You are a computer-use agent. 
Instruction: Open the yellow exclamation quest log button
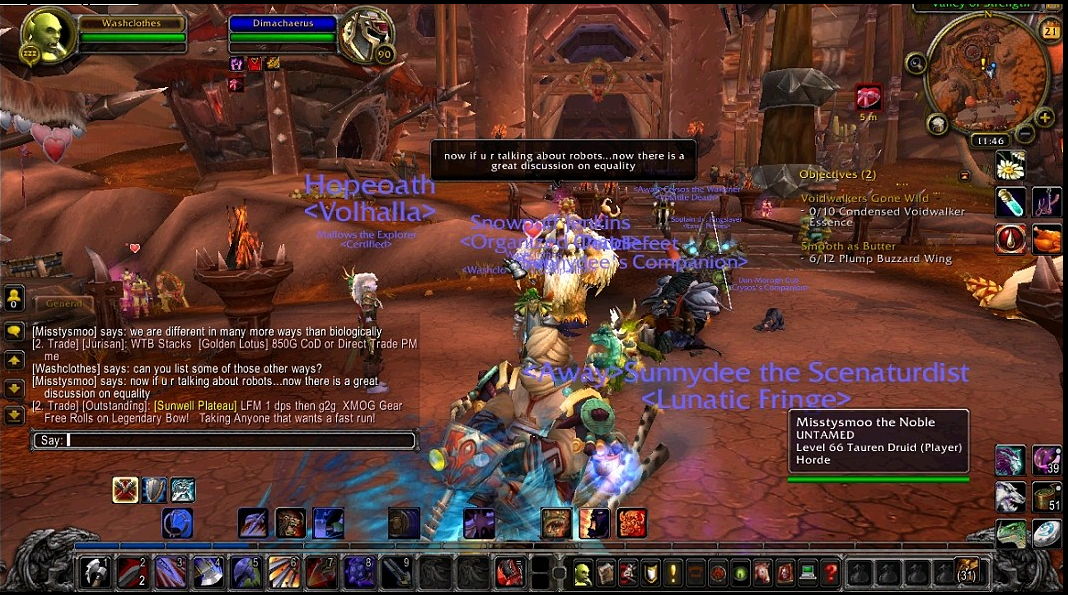coord(673,573)
